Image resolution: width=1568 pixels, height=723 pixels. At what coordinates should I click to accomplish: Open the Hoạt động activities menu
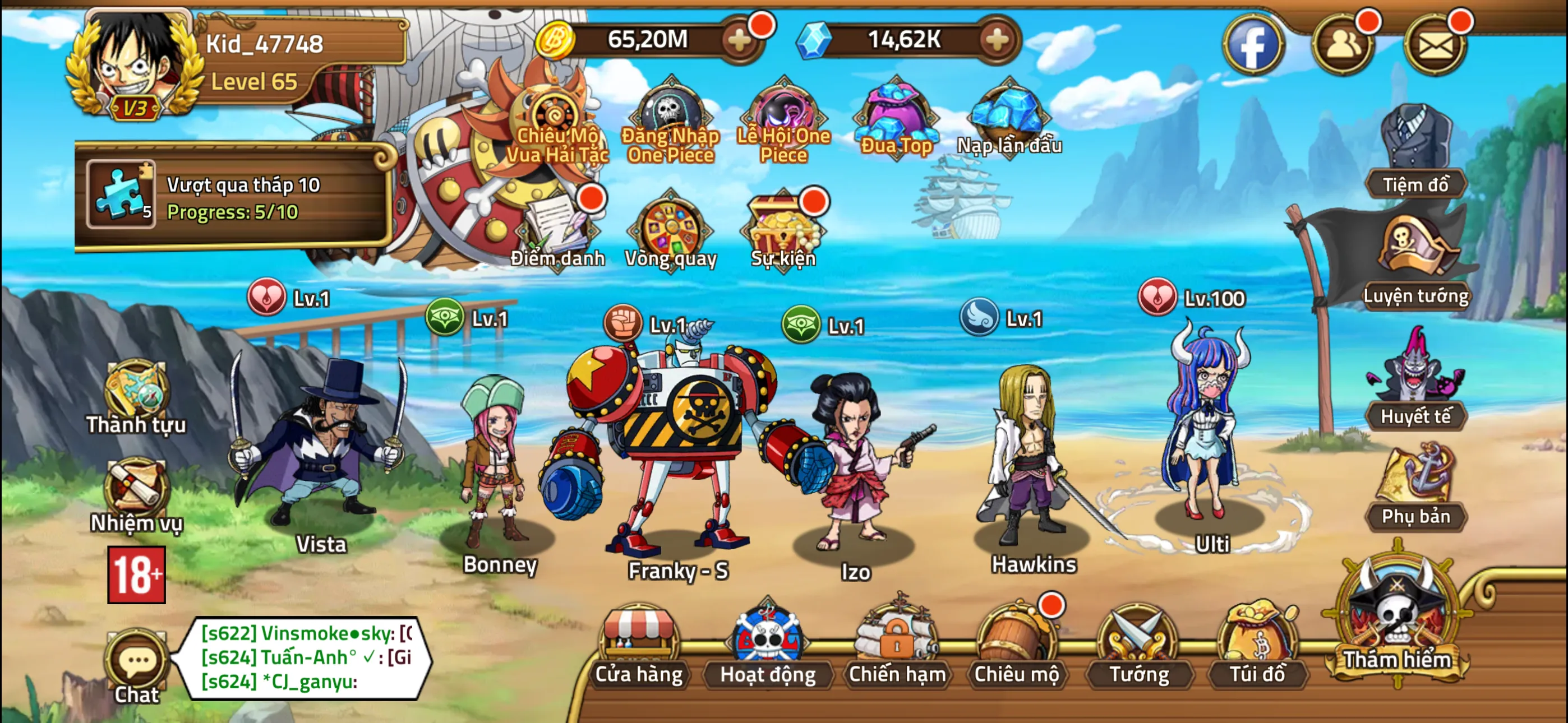(x=768, y=646)
